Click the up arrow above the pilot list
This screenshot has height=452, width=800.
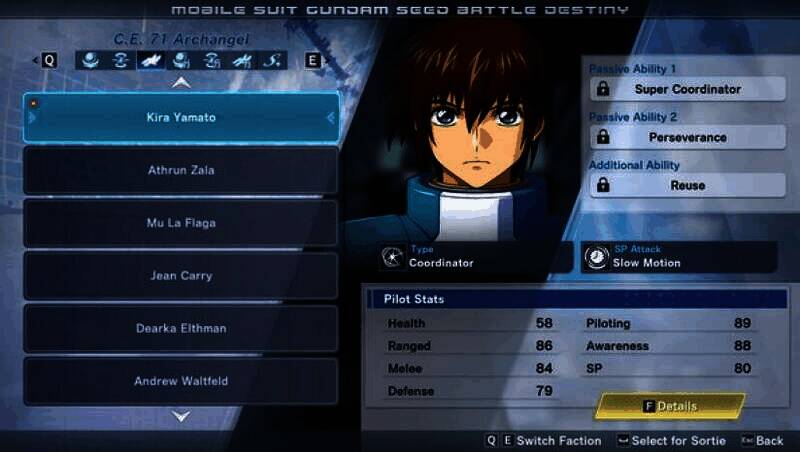point(181,83)
